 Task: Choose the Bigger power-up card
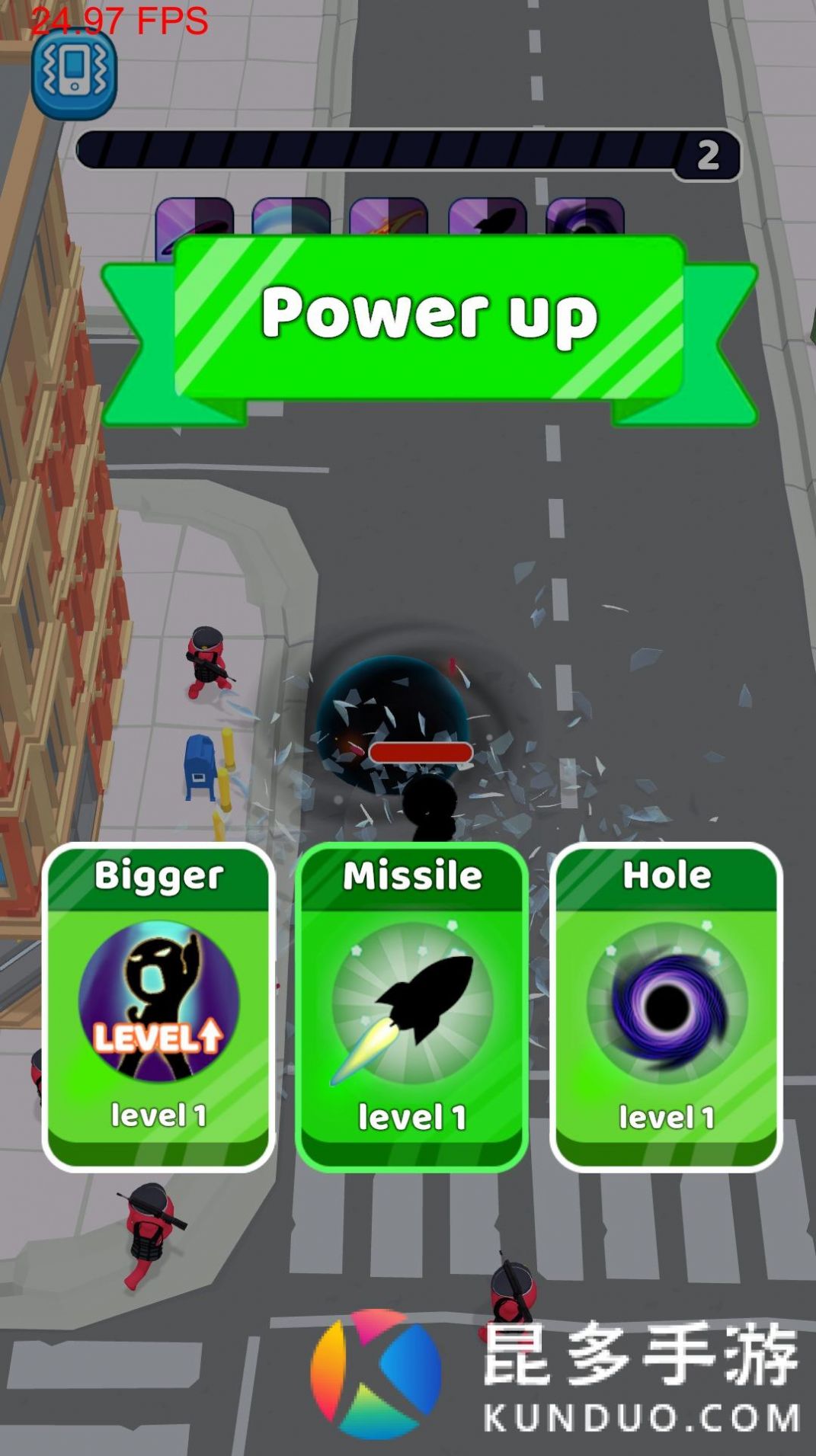(158, 1006)
